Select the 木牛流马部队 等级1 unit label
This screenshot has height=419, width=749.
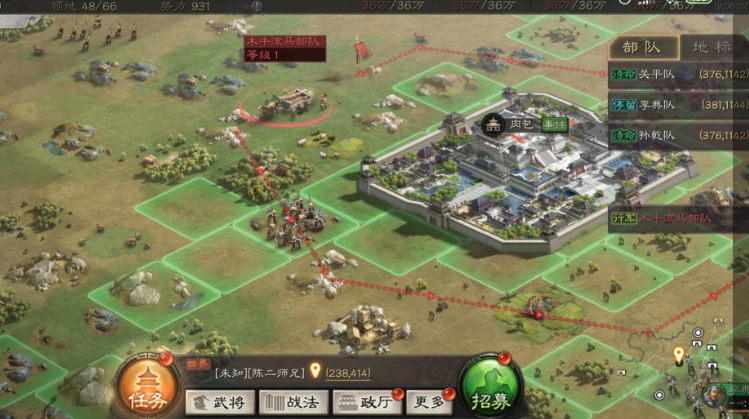click(285, 48)
